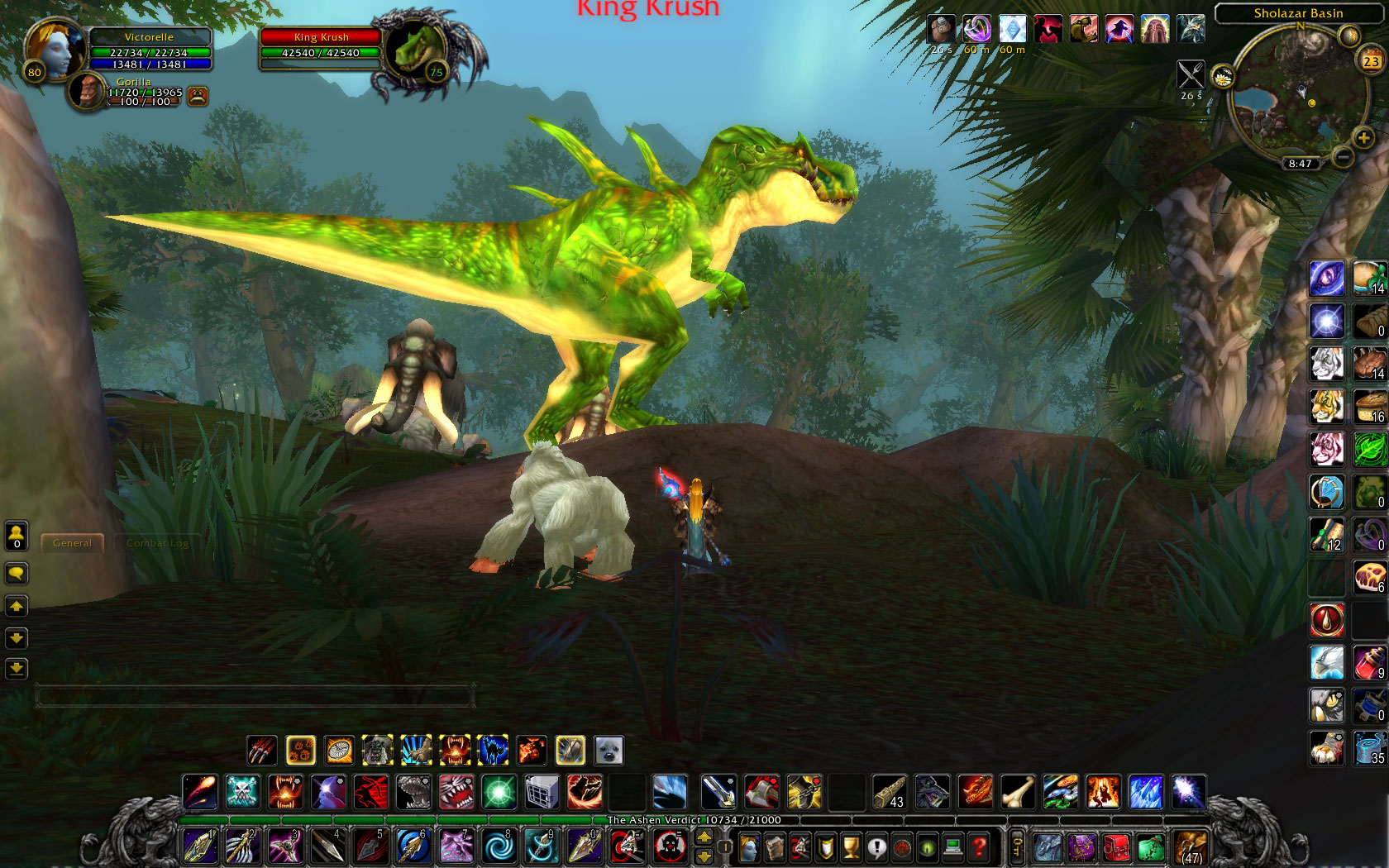The image size is (1389, 868).
Task: Select the General chat tab
Action: click(x=72, y=543)
